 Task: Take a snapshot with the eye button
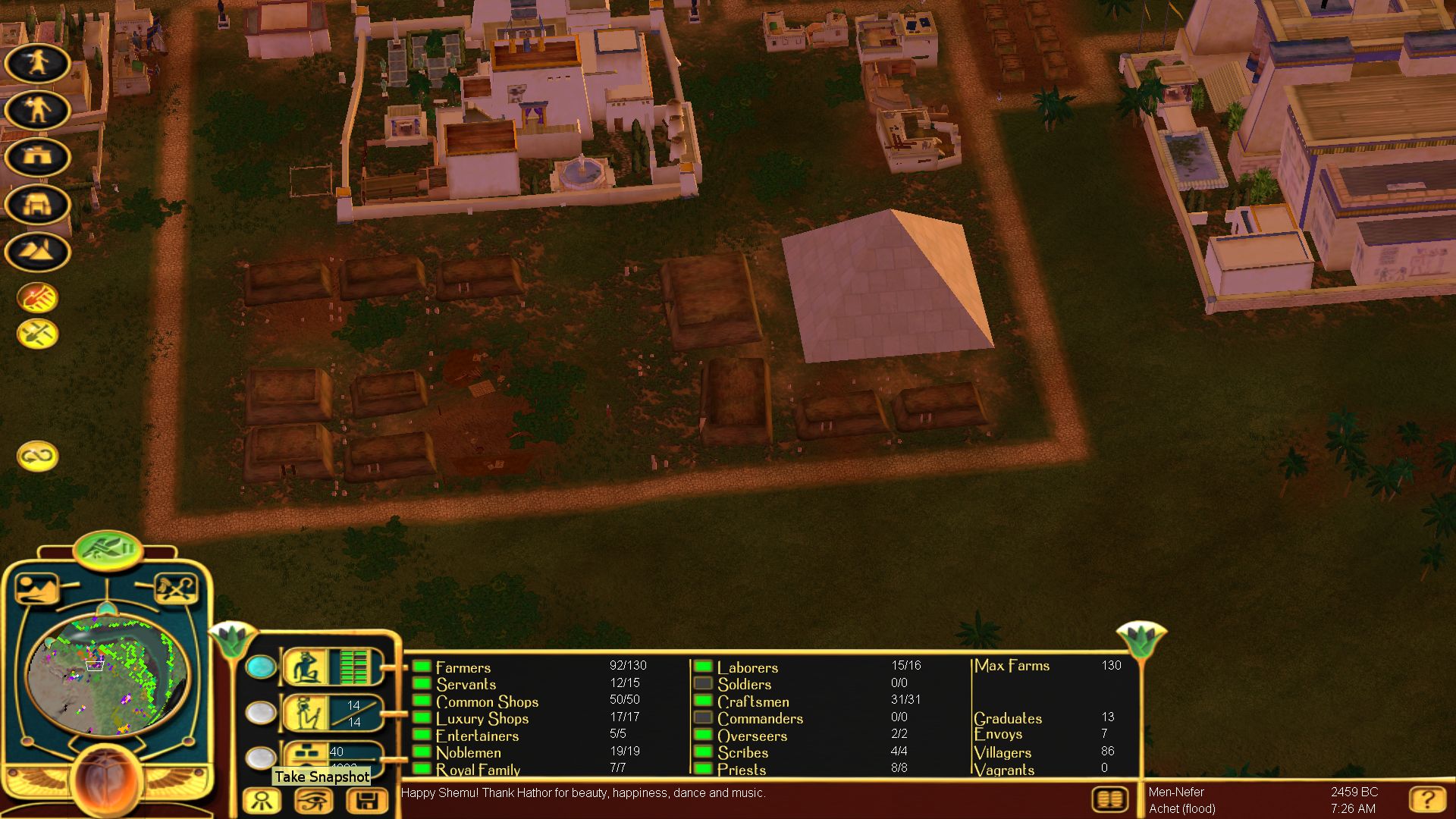(314, 801)
